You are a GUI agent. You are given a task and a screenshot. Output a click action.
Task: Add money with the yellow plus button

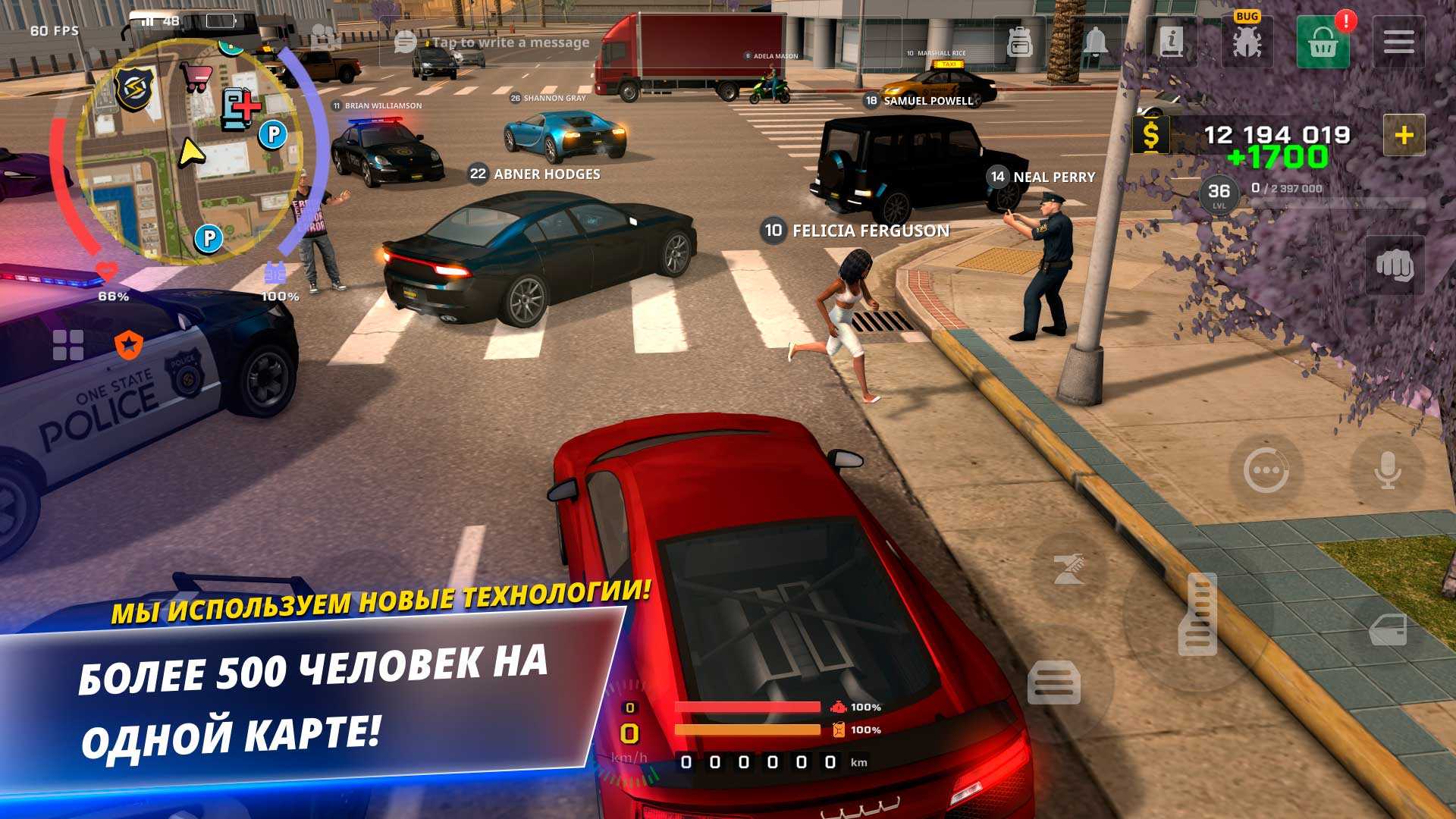coord(1404,136)
